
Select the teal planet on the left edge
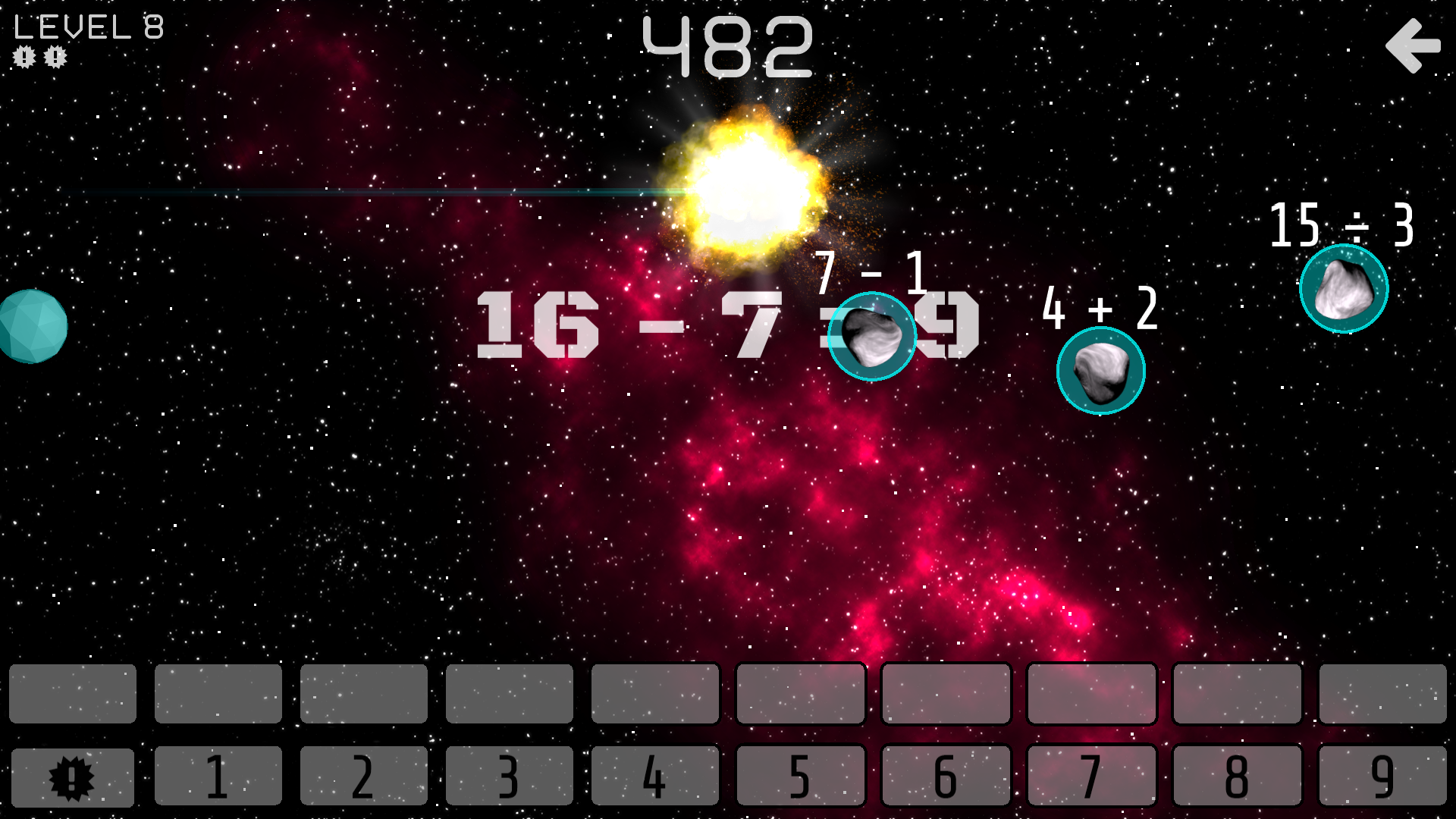(x=32, y=326)
